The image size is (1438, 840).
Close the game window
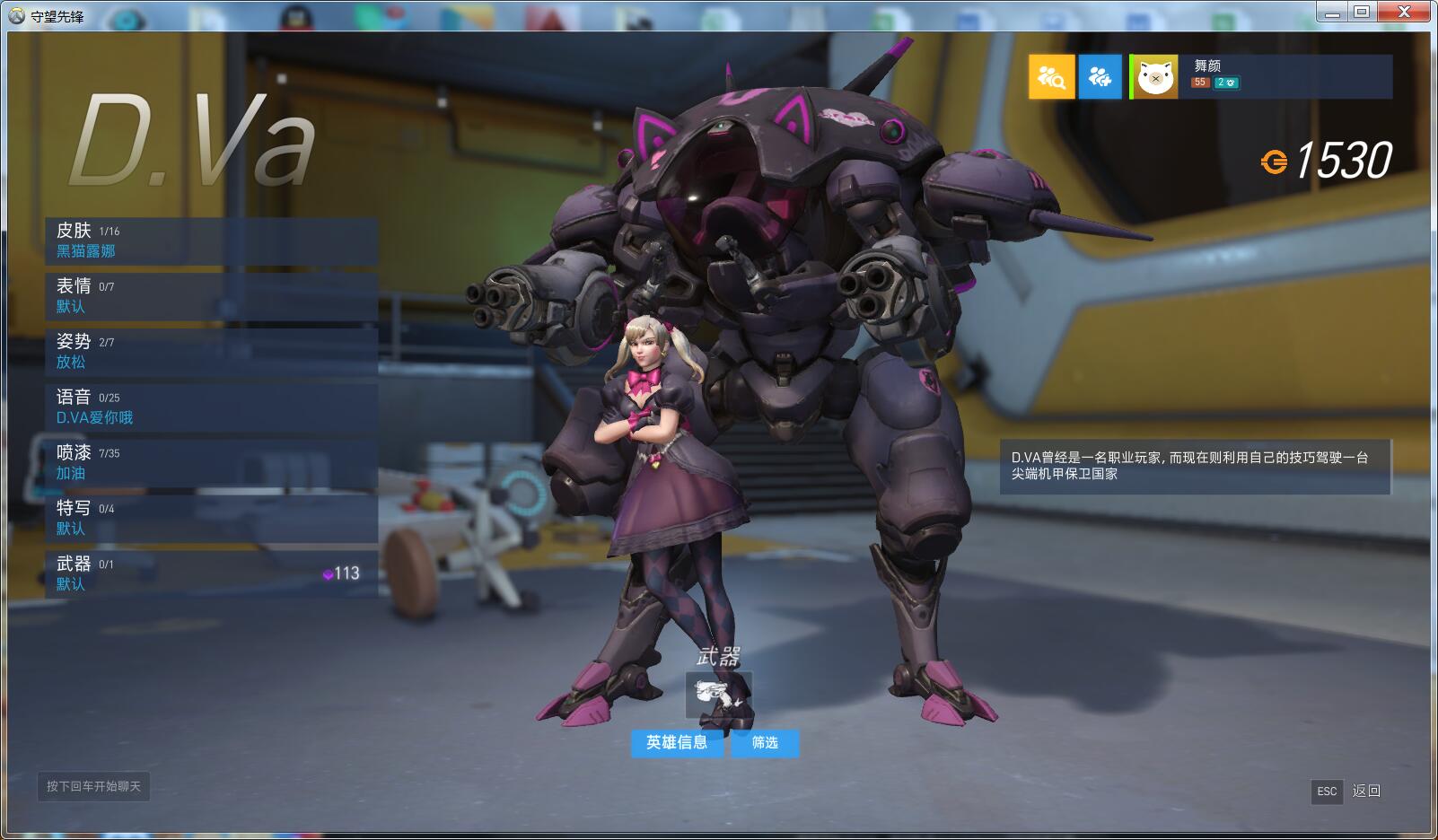(1403, 12)
